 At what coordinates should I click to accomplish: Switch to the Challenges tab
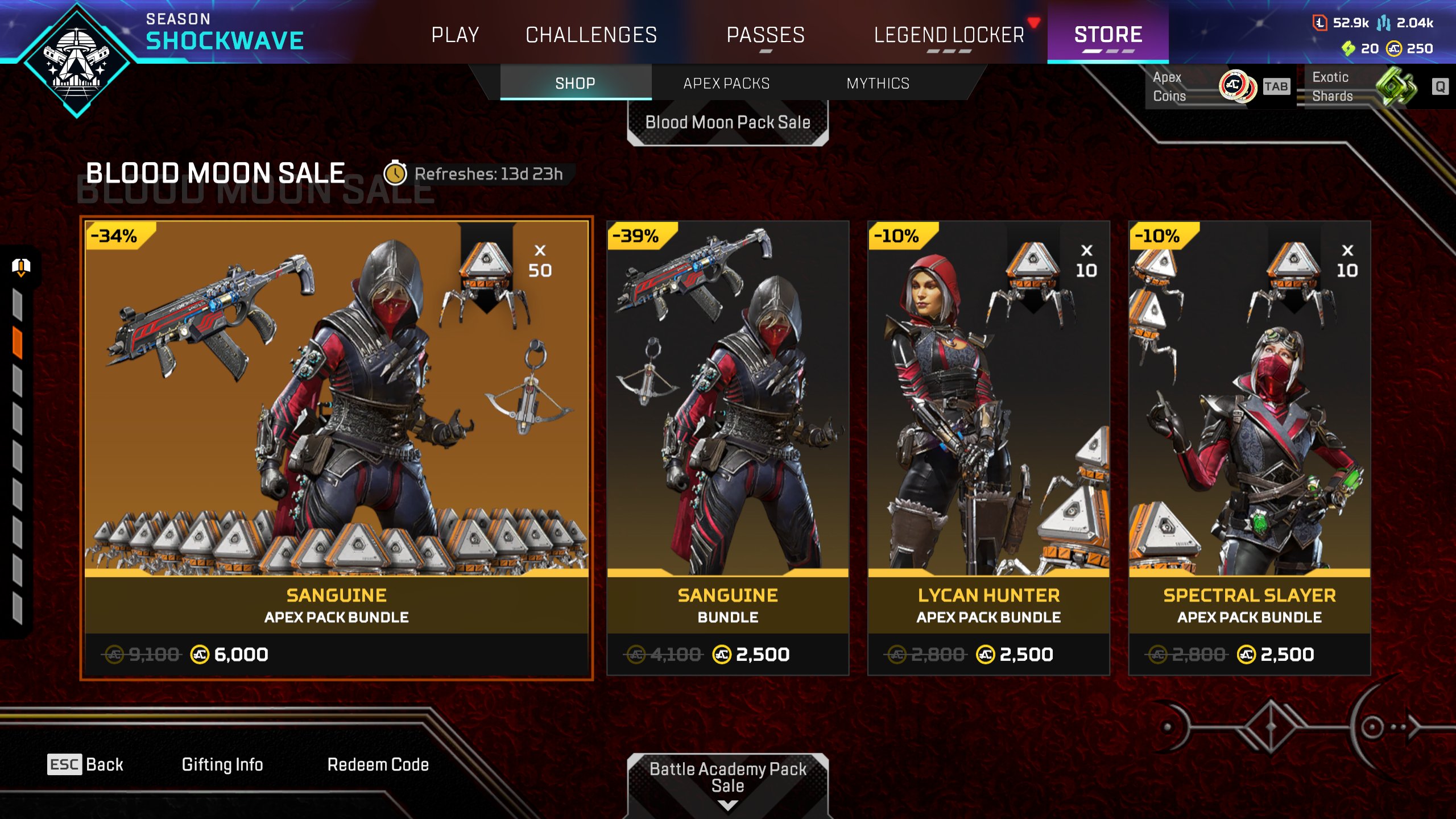pos(591,35)
